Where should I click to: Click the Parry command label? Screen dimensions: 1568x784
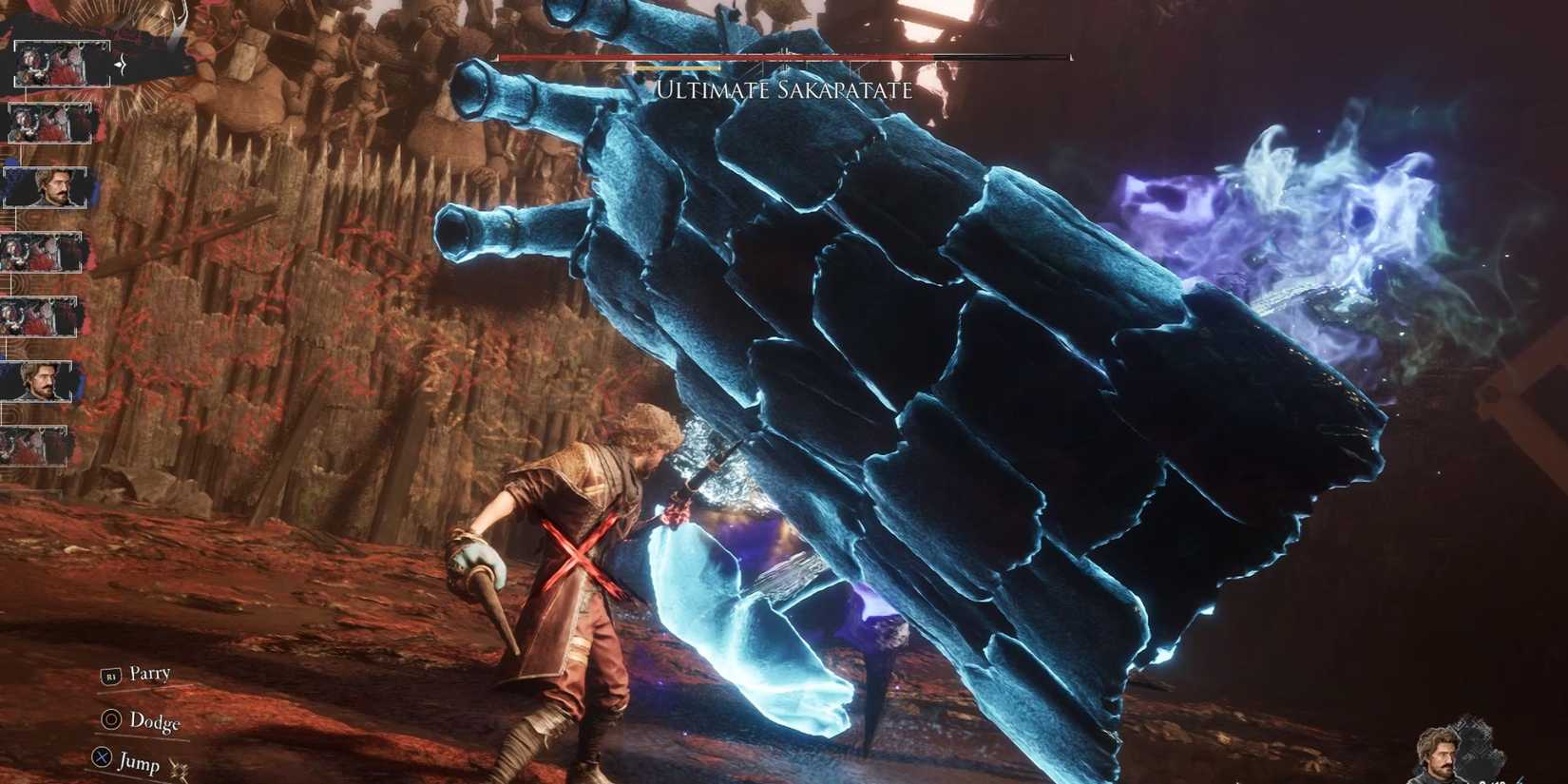click(152, 674)
